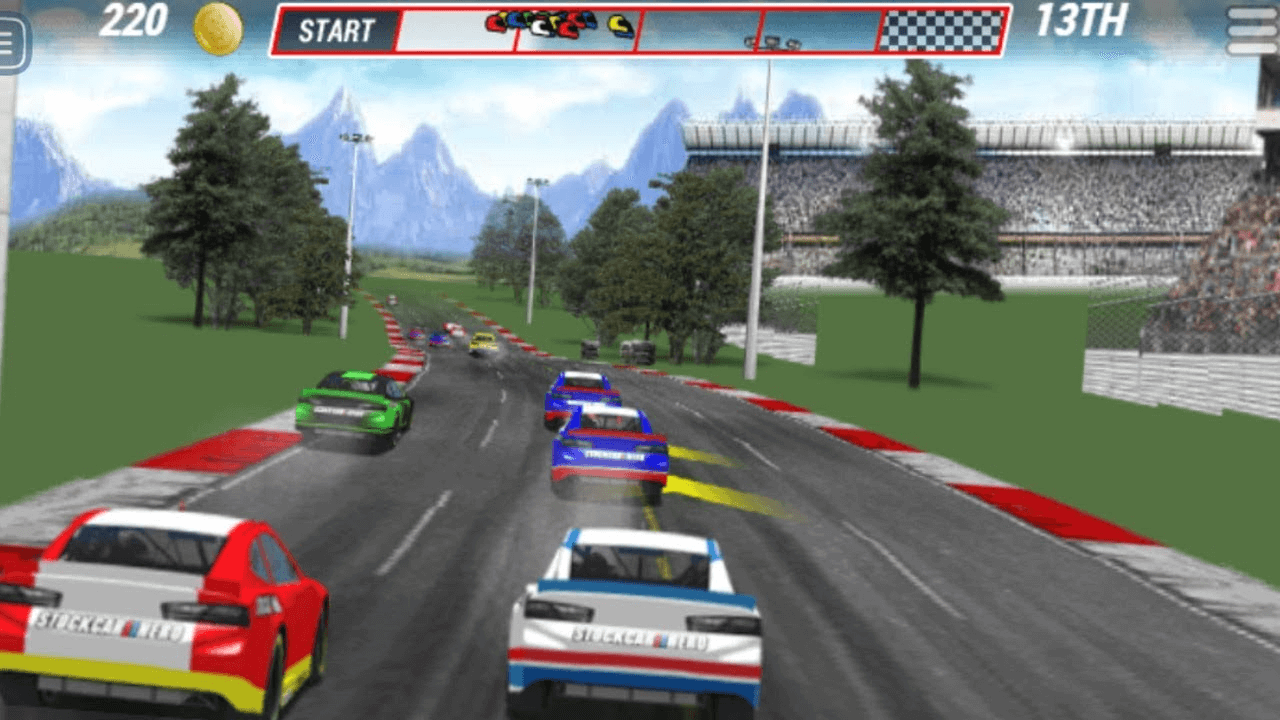Screen dimensions: 1280x720
Task: Open the hamburger menu beside the 13TH rank
Action: tap(1252, 32)
